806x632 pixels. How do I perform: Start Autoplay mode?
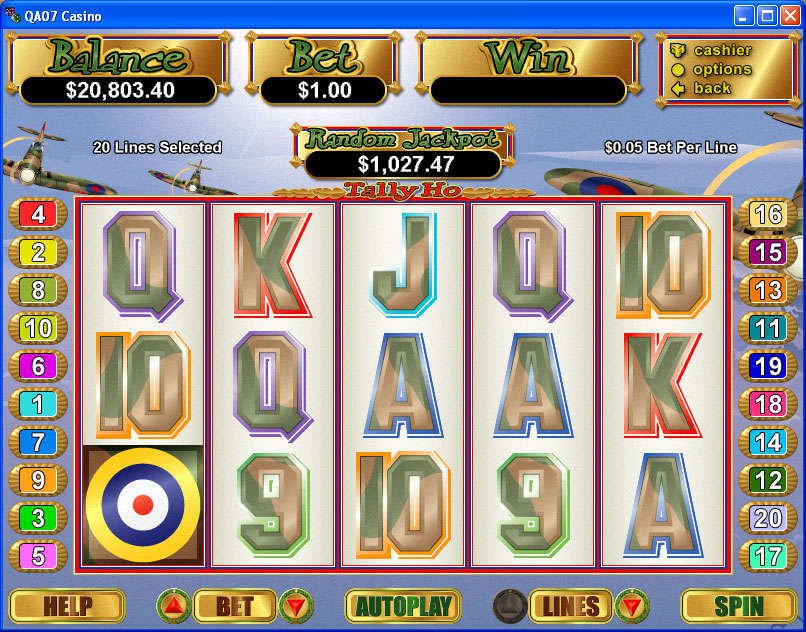click(x=402, y=606)
